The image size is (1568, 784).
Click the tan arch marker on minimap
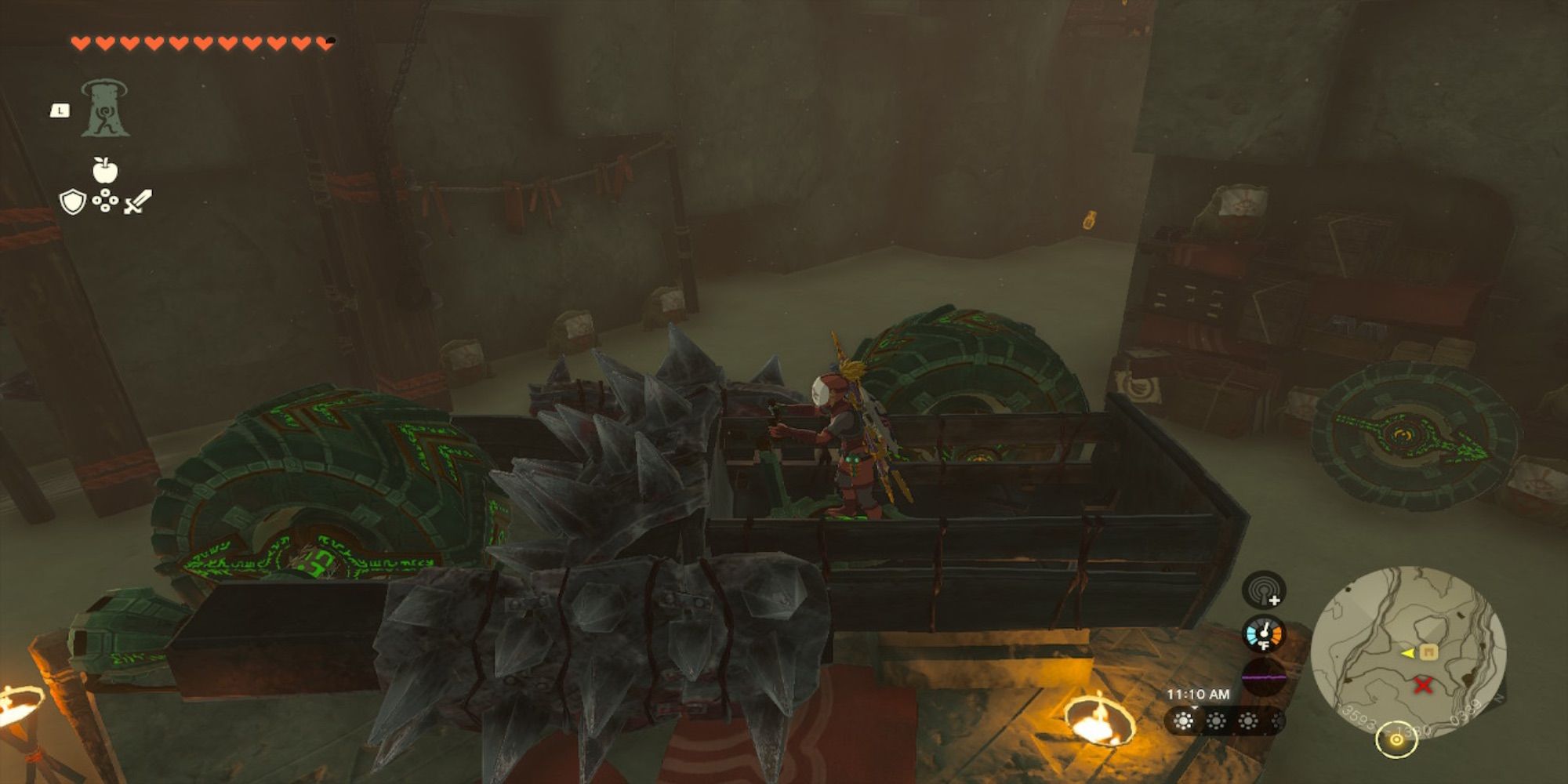[1428, 652]
